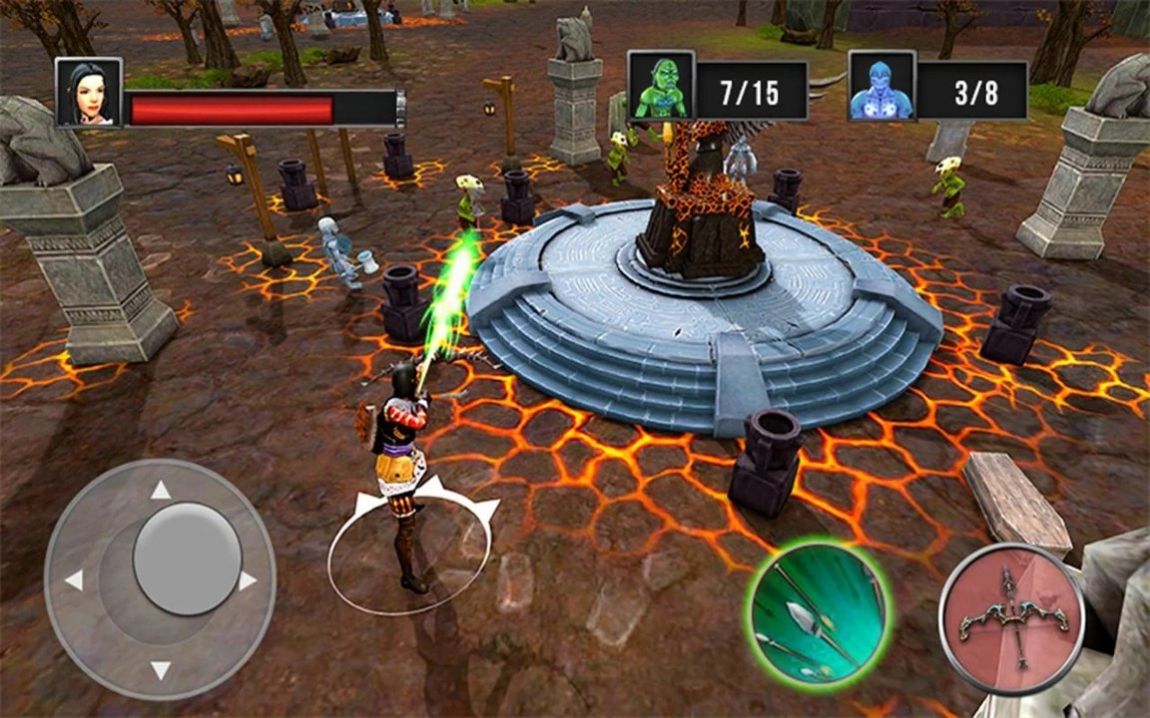Tap the virtual joystick's right arrow
Image resolution: width=1150 pixels, height=718 pixels.
point(247,581)
